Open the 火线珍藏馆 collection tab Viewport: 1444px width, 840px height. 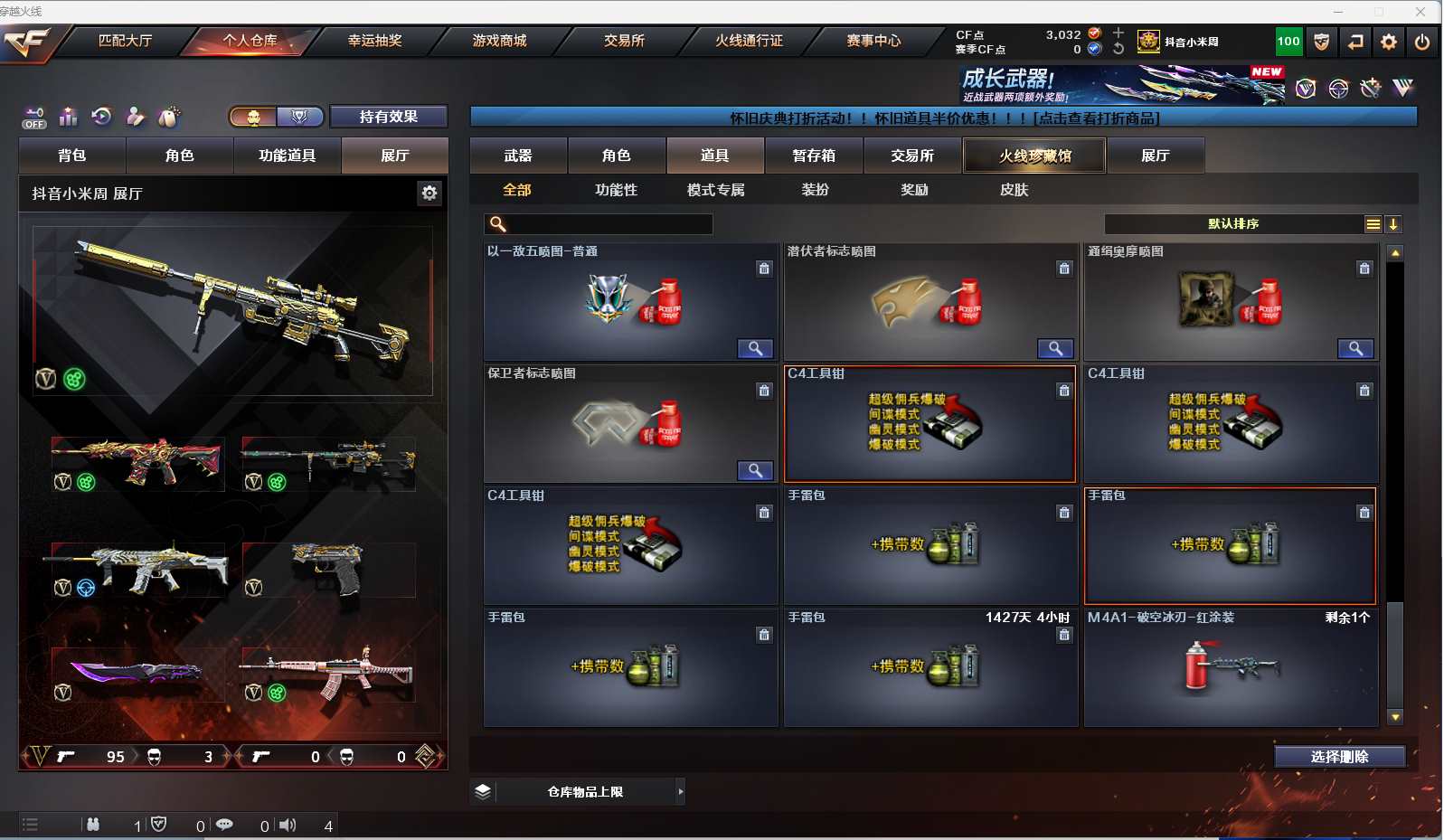pyautogui.click(x=1034, y=156)
